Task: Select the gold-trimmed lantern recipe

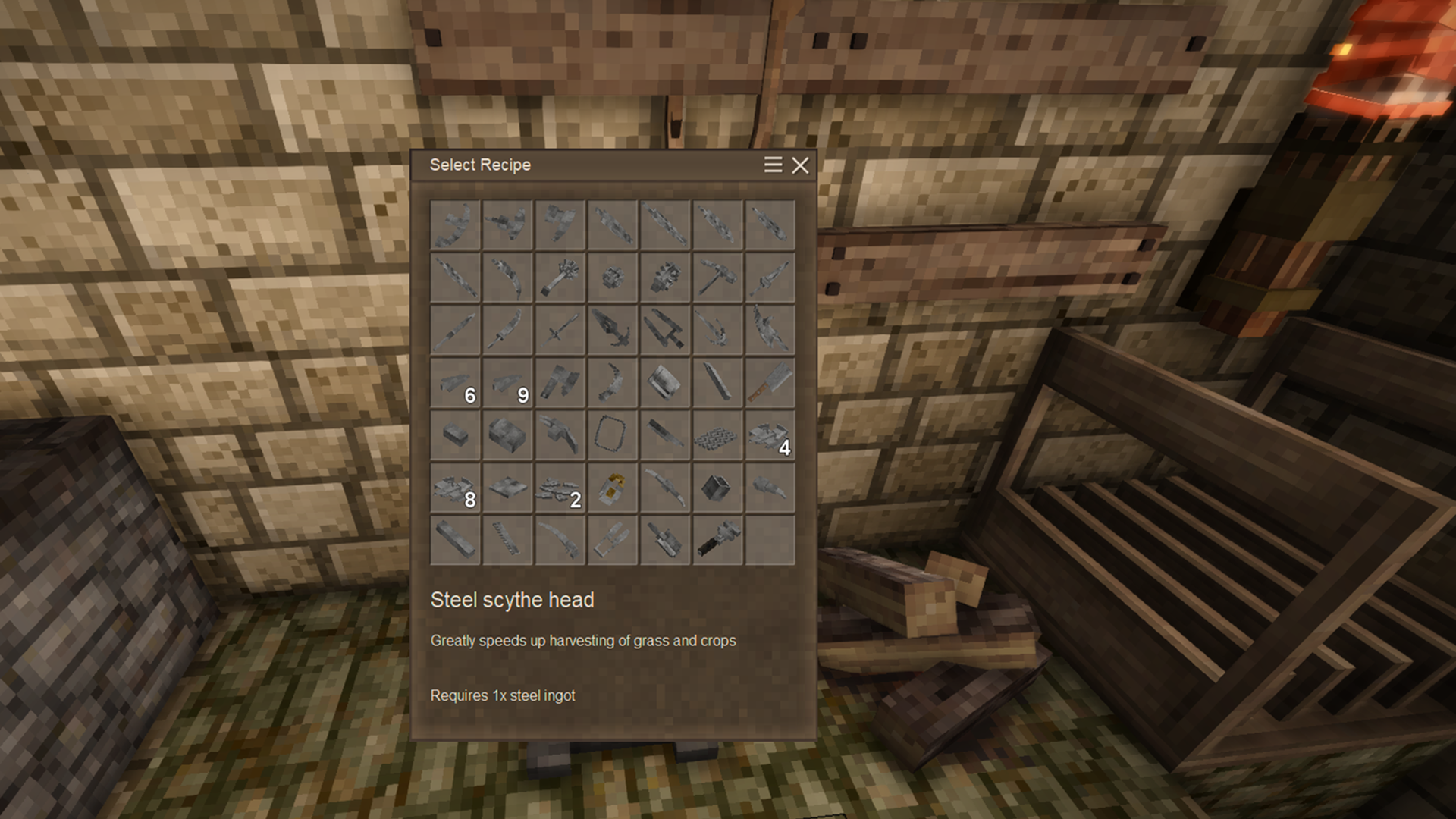Action: (x=612, y=488)
